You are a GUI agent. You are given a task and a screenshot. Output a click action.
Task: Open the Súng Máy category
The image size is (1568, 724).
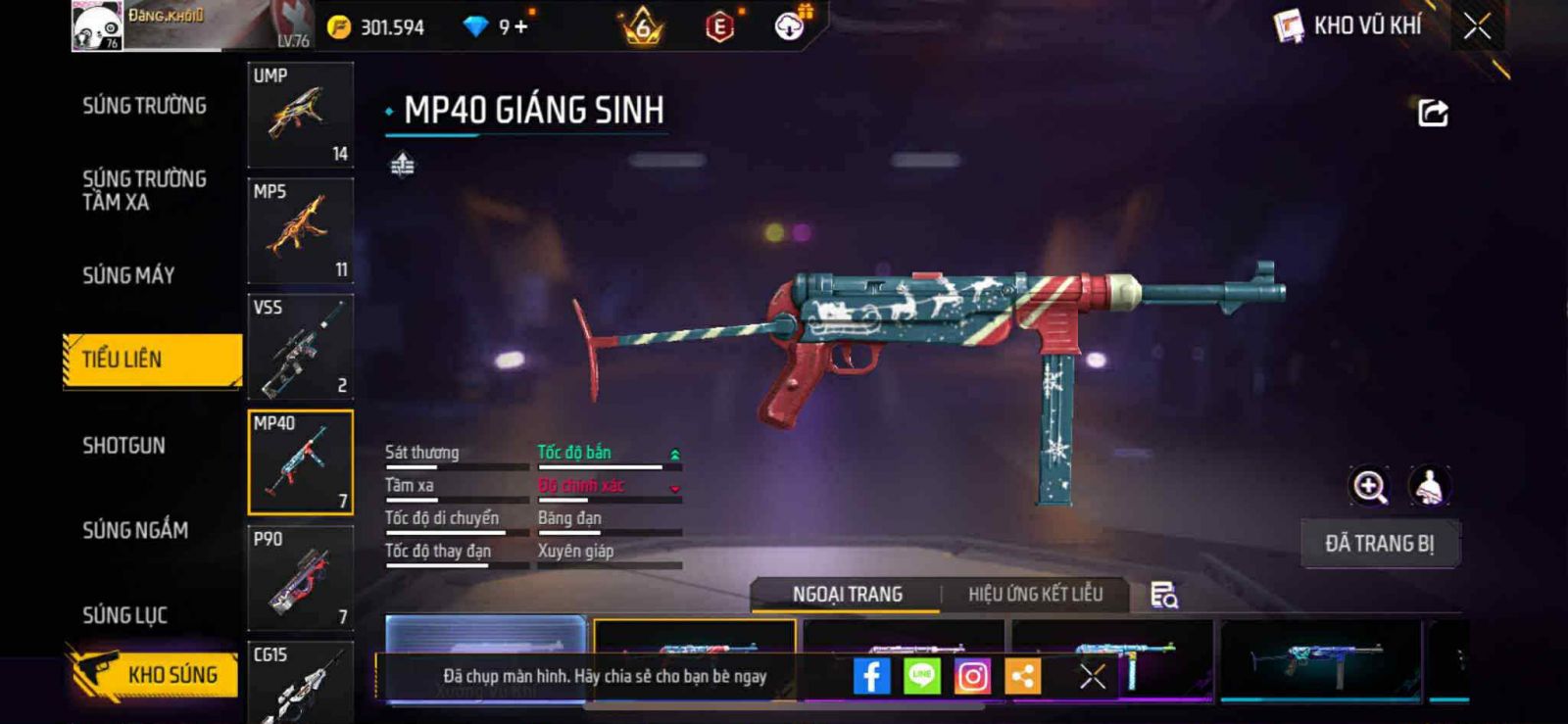click(128, 275)
